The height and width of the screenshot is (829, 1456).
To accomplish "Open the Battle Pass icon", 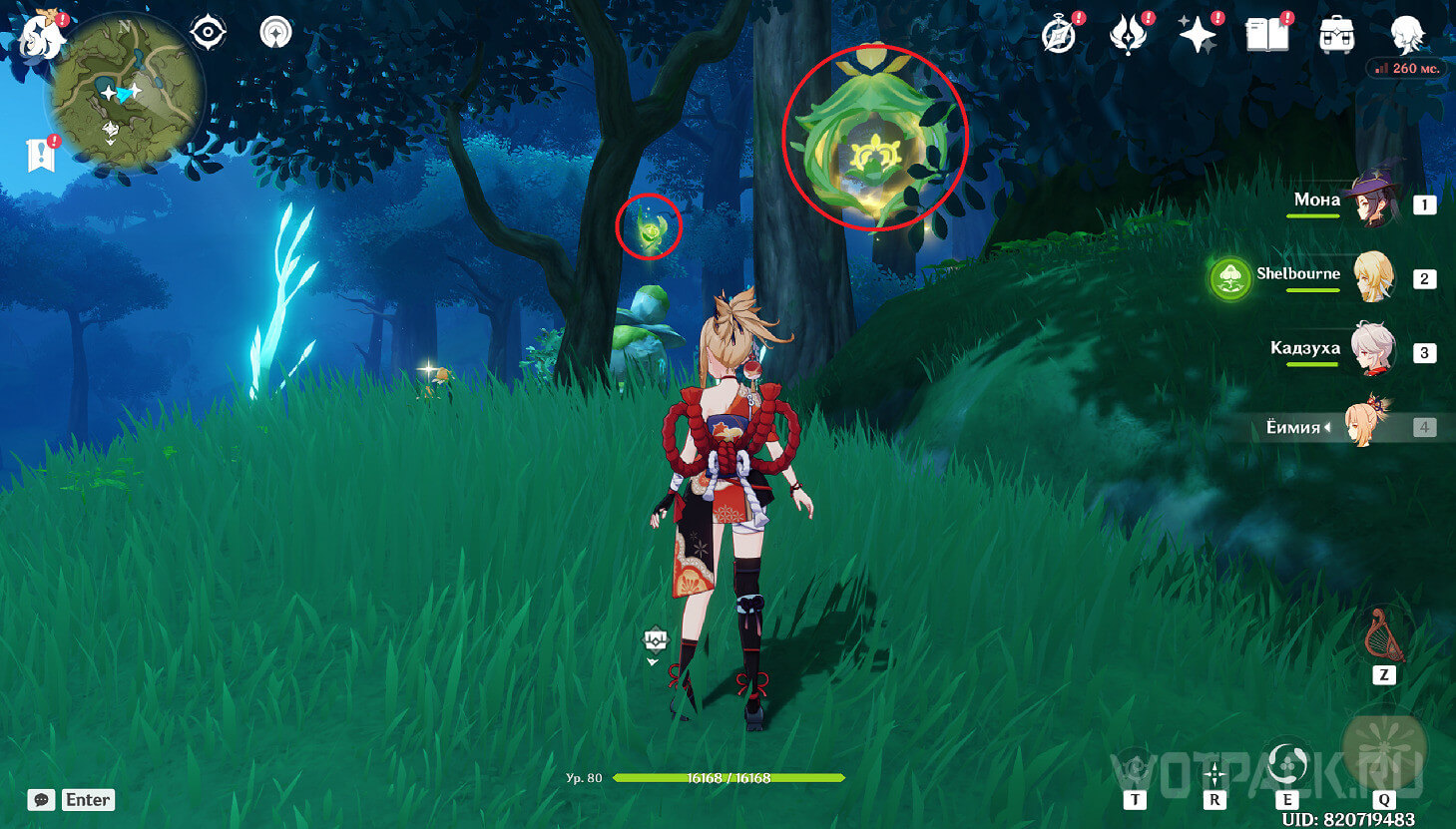I will click(x=1128, y=35).
